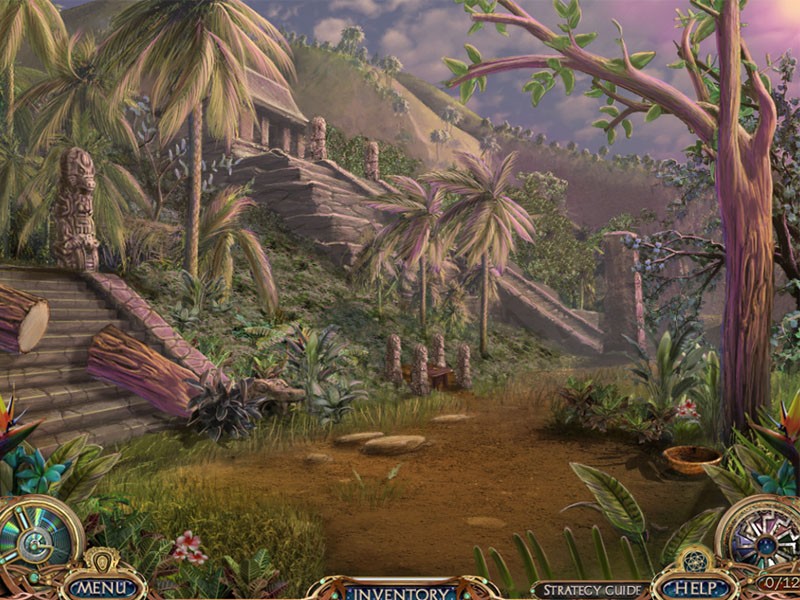Expand the Inventory bar
Screen dimensions: 800x600
pos(402,592)
